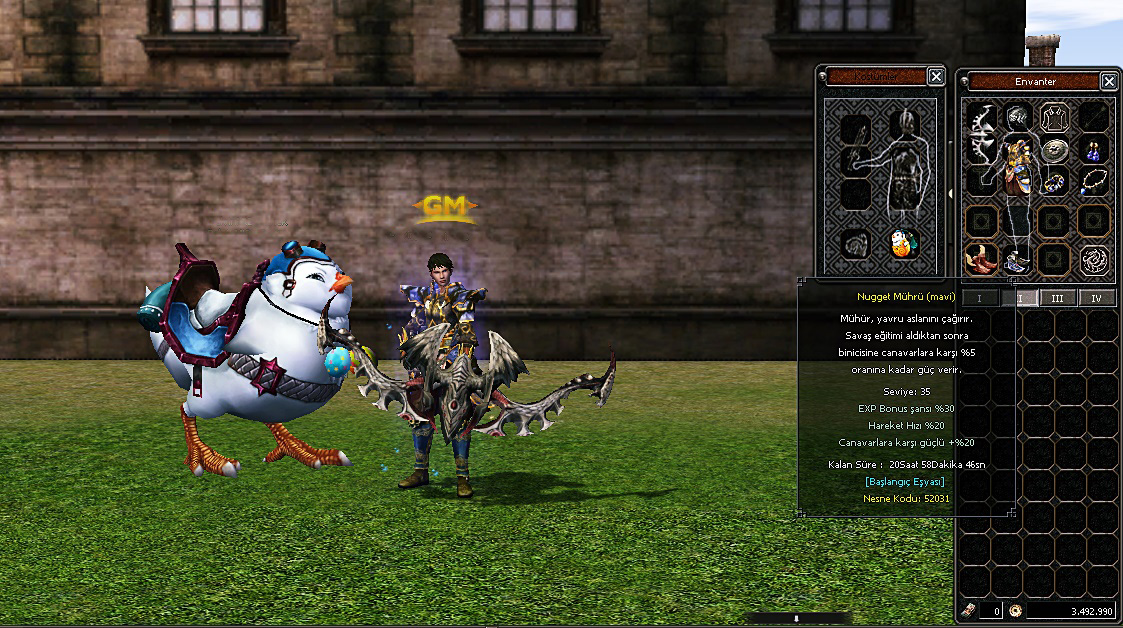The height and width of the screenshot is (628, 1123).
Task: Open inventory page IV
Action: pyautogui.click(x=1096, y=298)
